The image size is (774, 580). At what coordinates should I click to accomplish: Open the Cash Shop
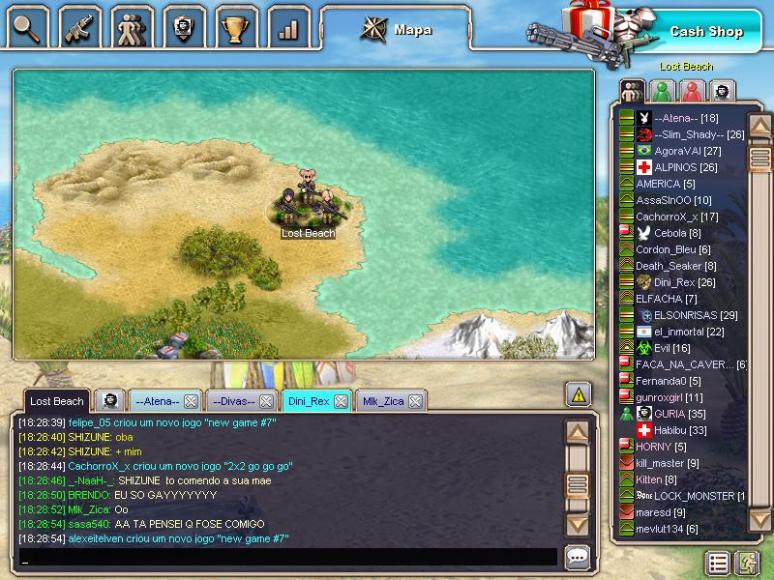click(705, 31)
